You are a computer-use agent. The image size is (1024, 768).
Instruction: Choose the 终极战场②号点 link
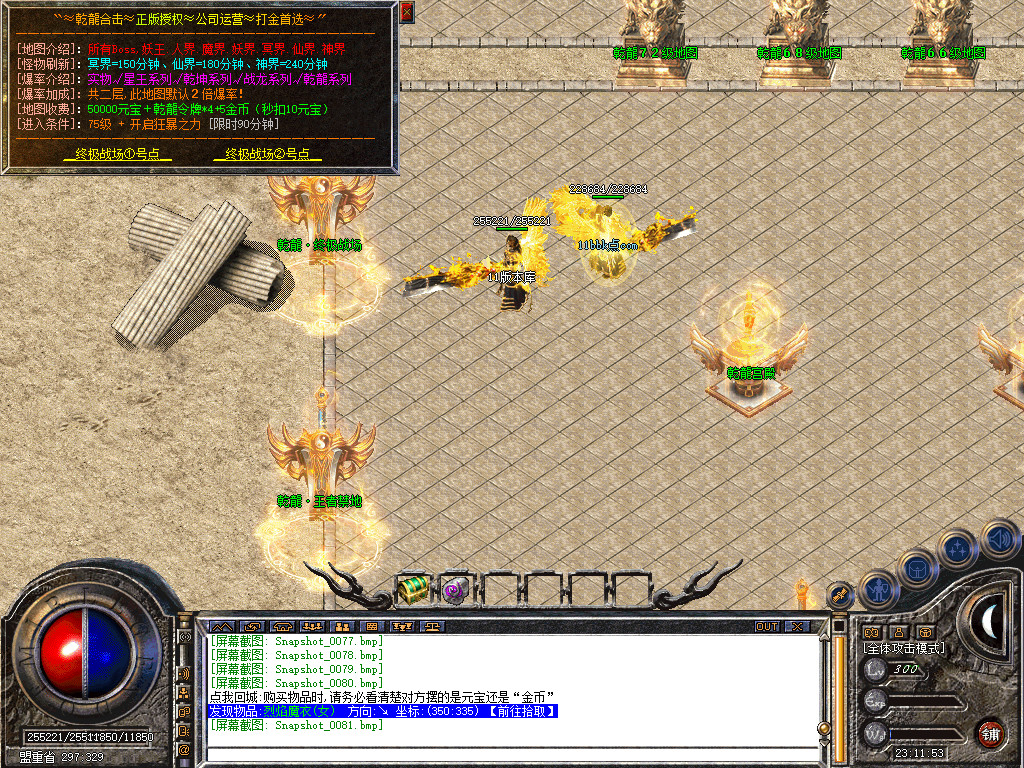click(x=267, y=154)
